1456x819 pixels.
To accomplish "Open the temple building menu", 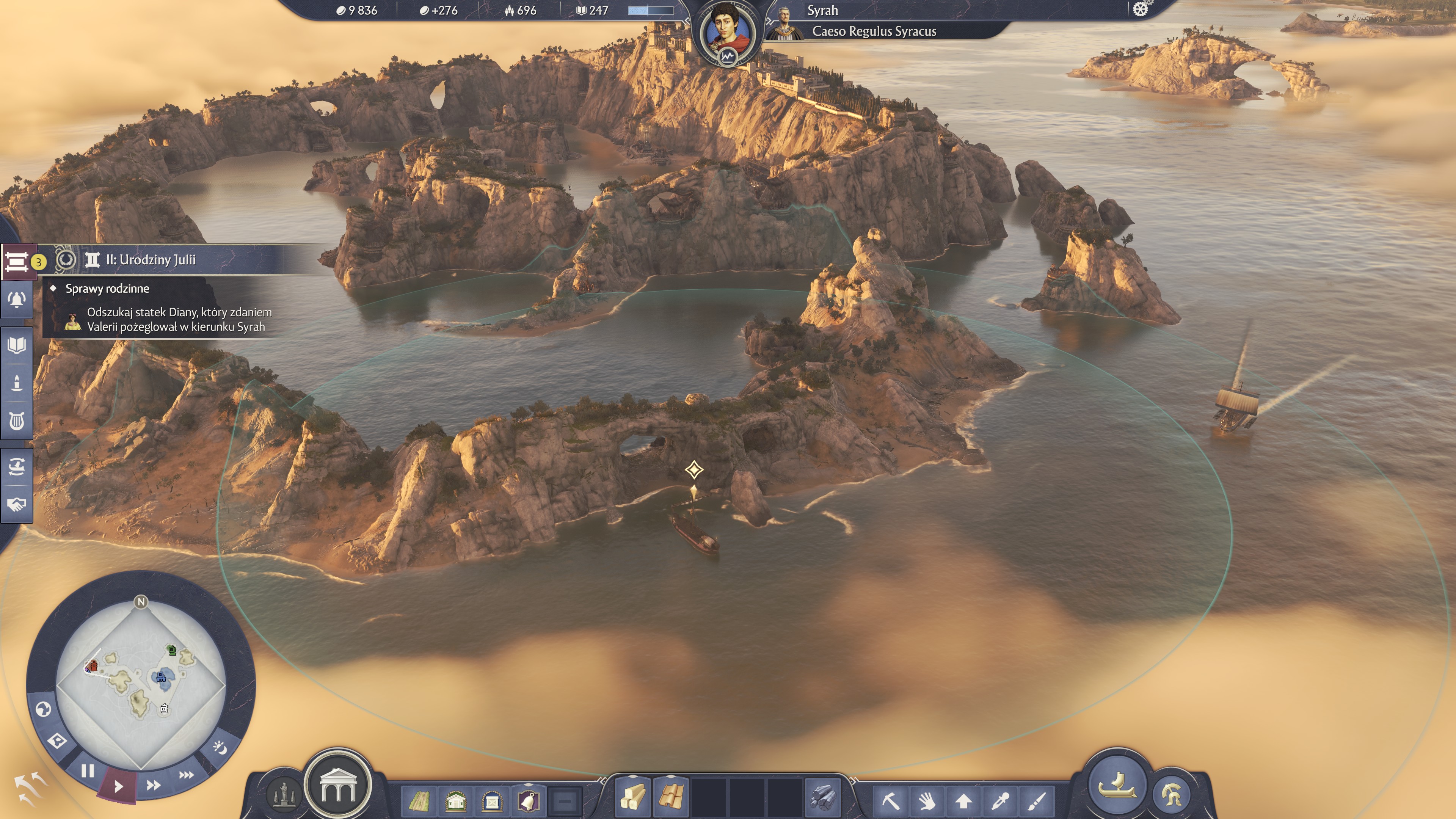I will (338, 786).
